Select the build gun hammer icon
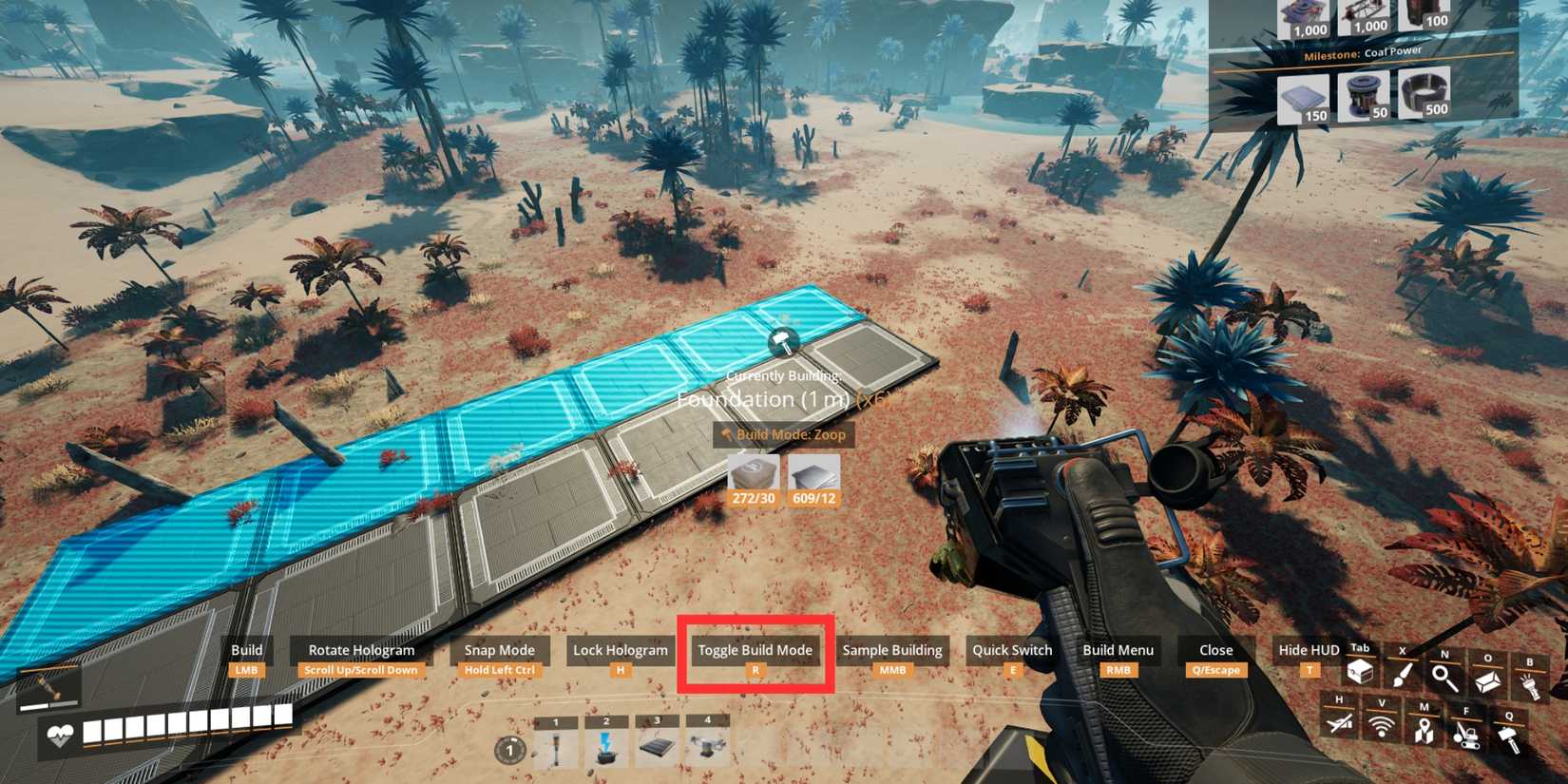1568x784 pixels. tap(1510, 738)
